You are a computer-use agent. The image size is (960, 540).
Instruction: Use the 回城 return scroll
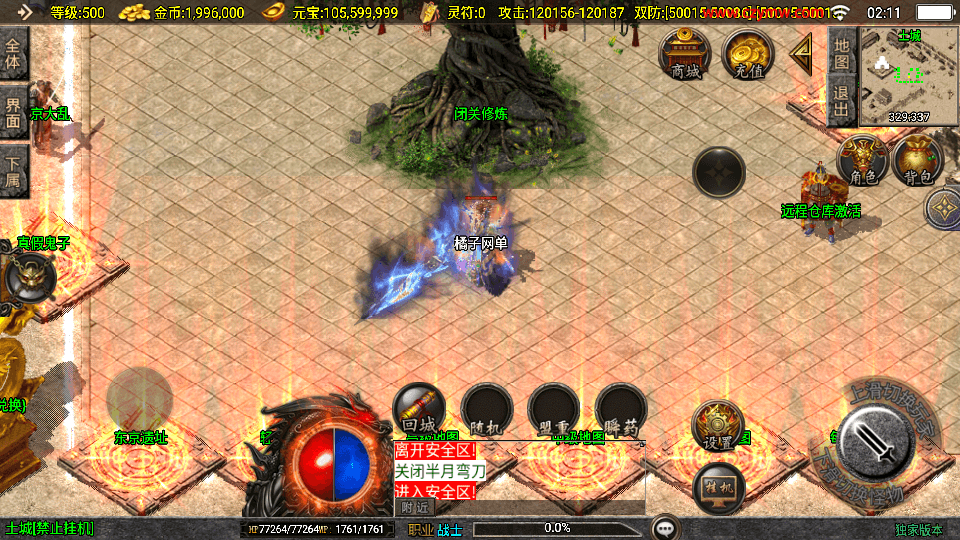420,409
